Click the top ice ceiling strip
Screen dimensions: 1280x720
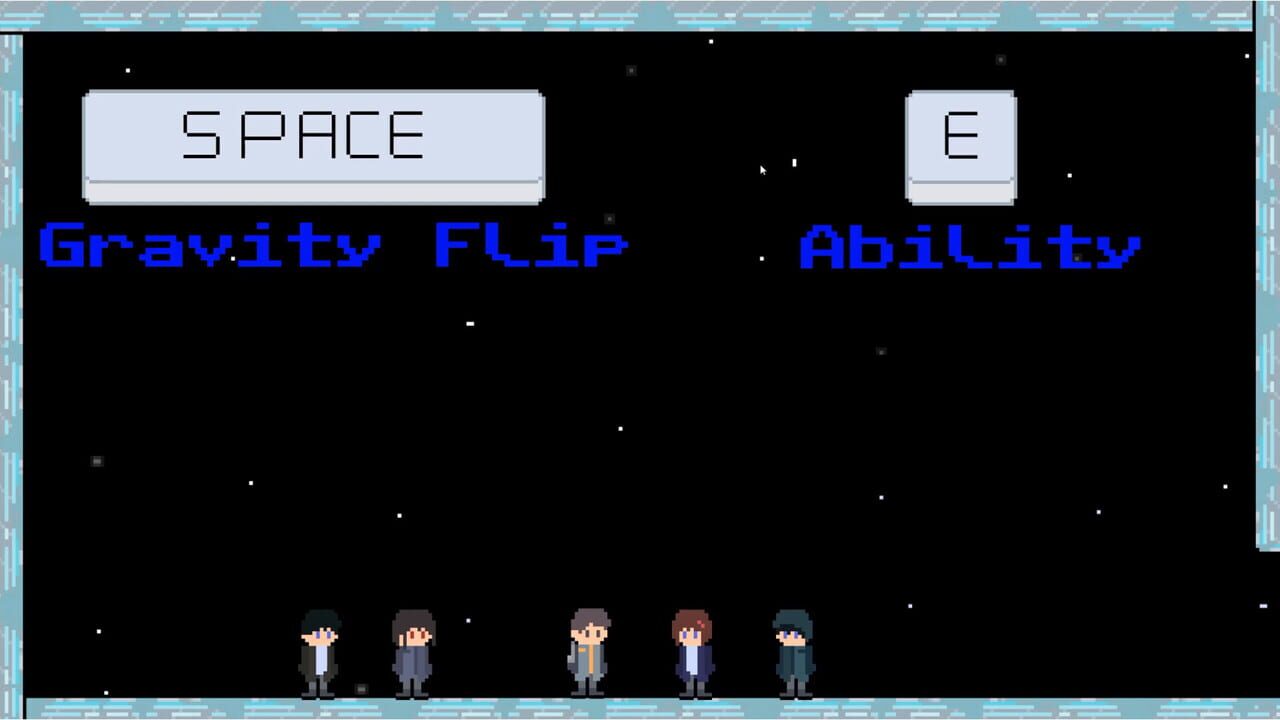coord(640,8)
